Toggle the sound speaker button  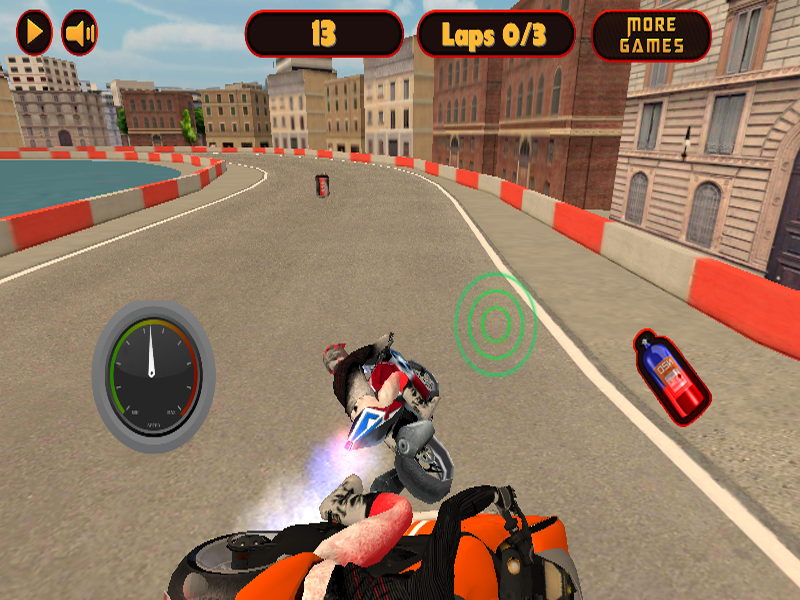(79, 33)
